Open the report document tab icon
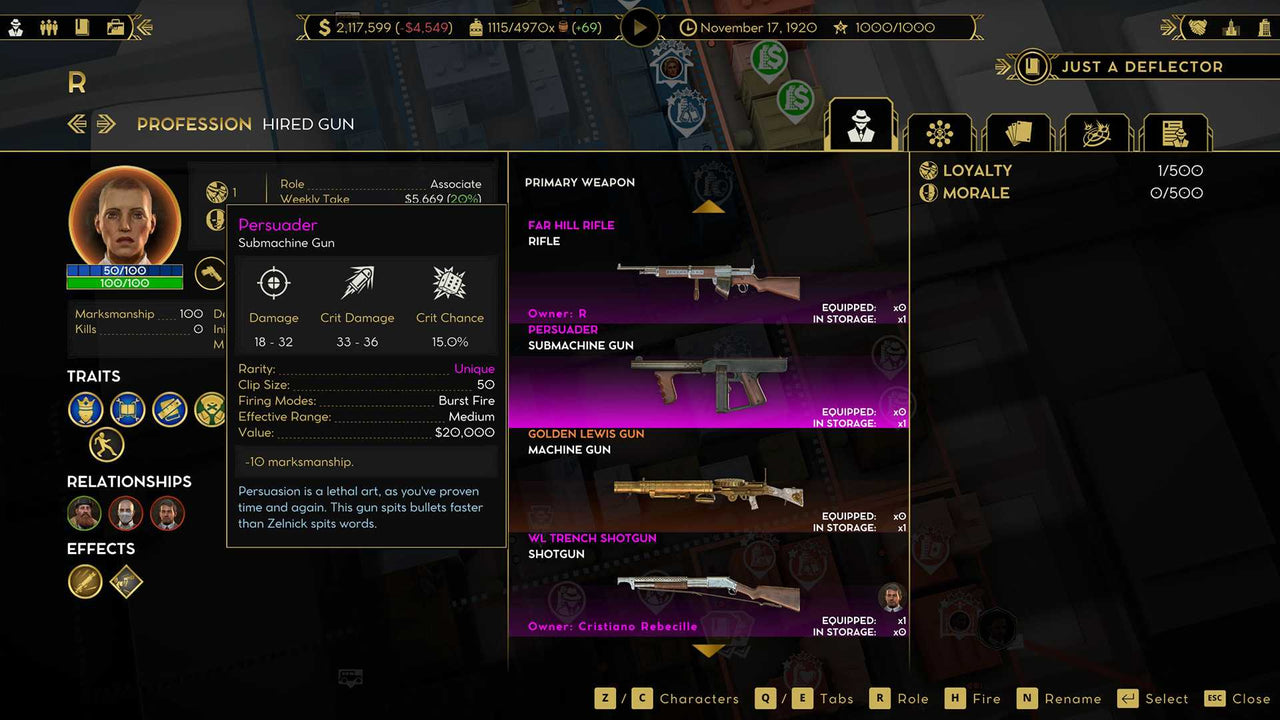This screenshot has width=1280, height=720. 1176,131
